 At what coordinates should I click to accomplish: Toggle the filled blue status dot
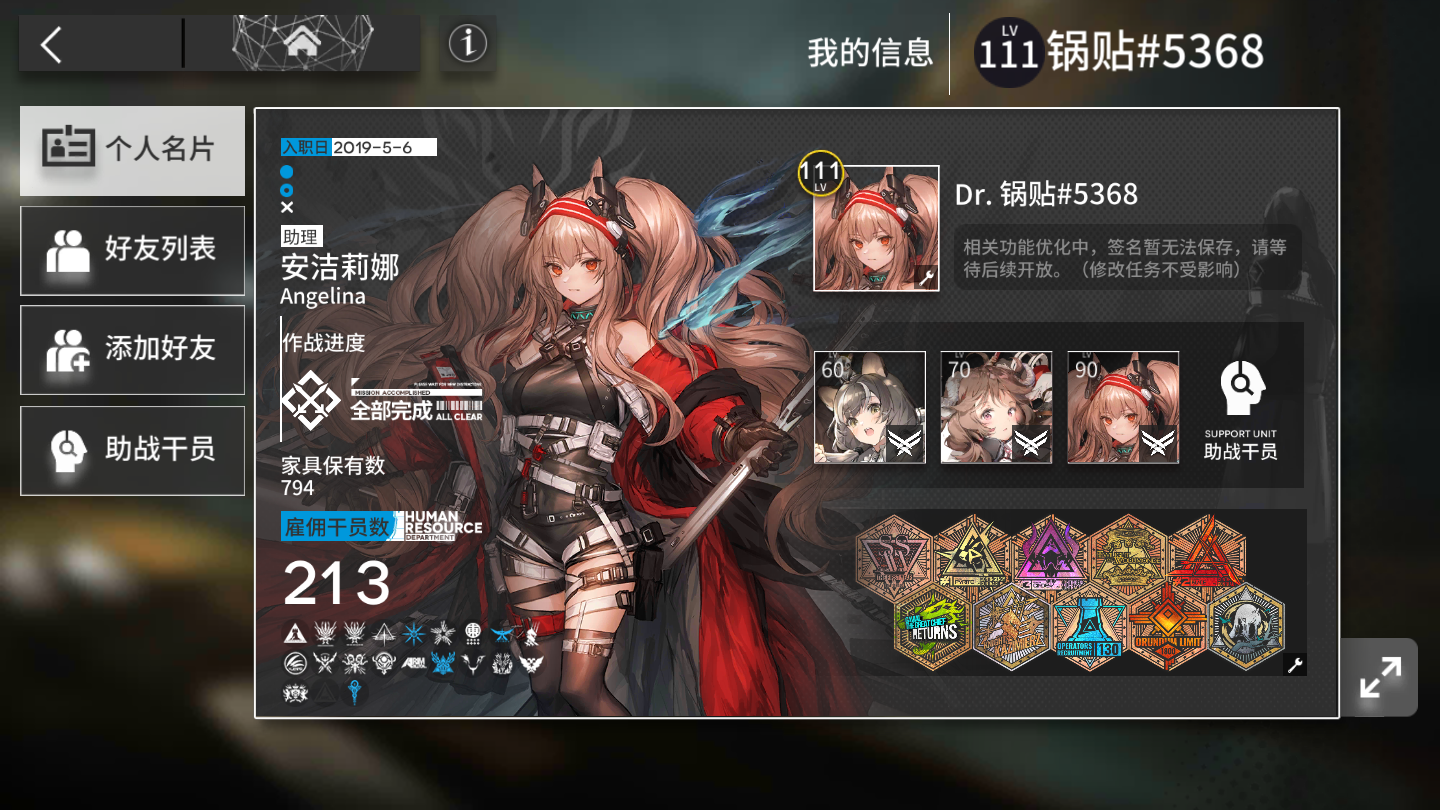(x=287, y=170)
